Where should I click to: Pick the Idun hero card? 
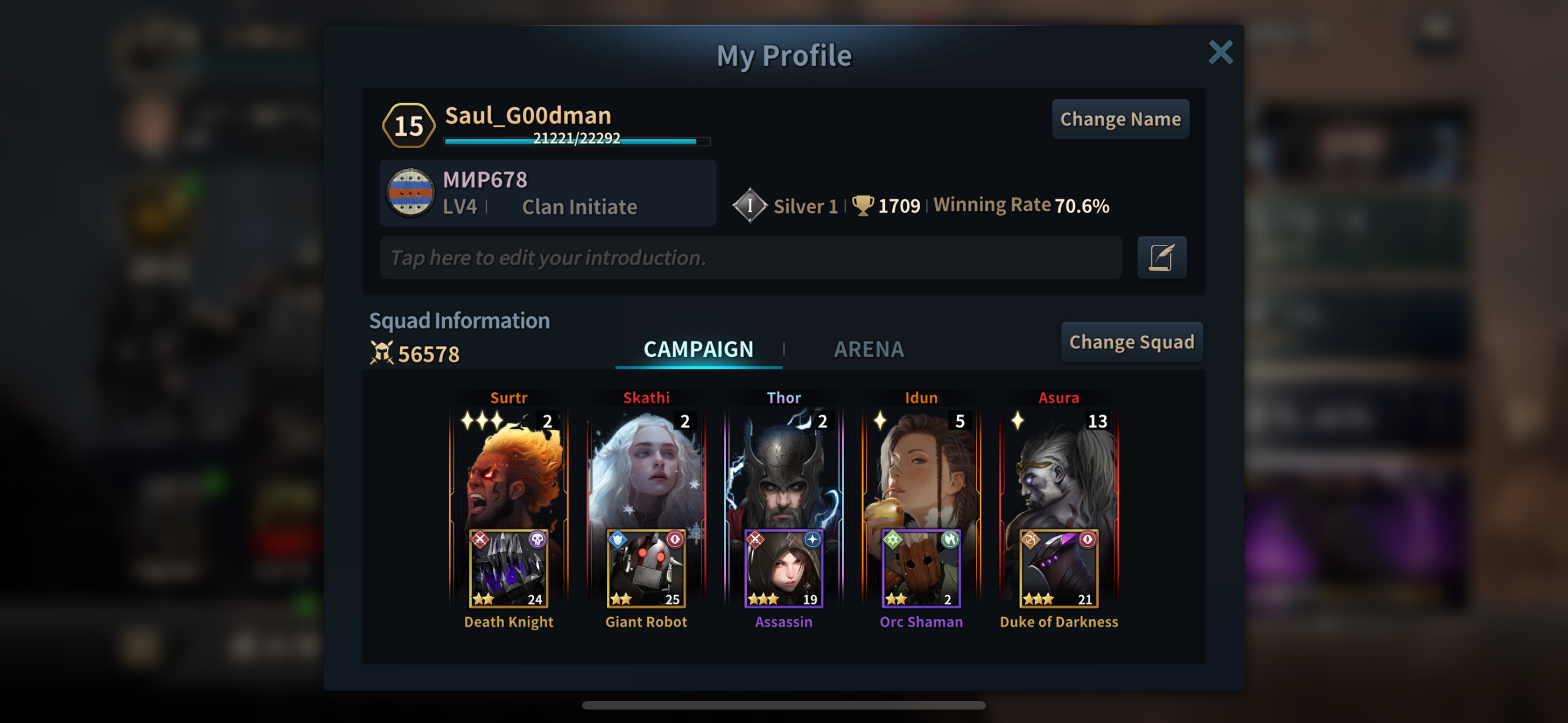(x=921, y=469)
